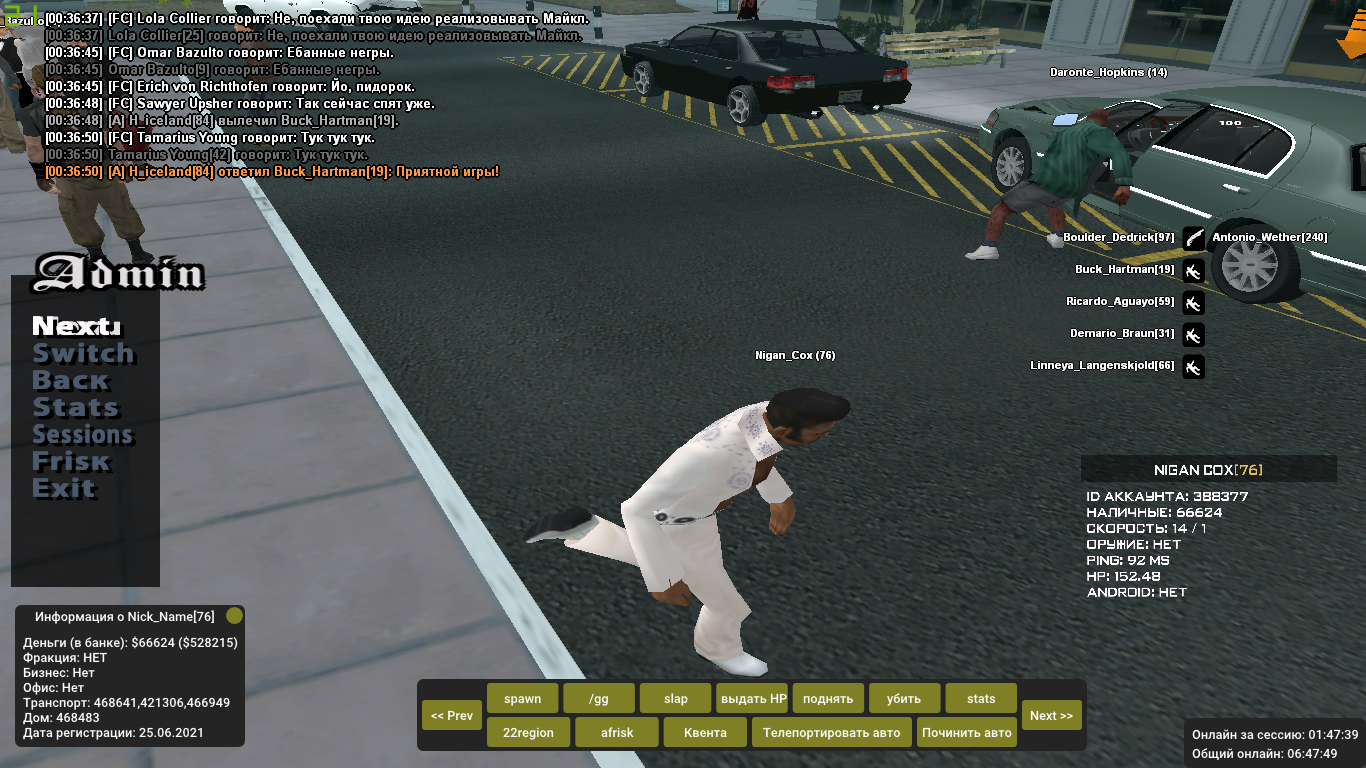Select the Back menu entry
Screen dimensions: 1366x768
click(x=70, y=380)
